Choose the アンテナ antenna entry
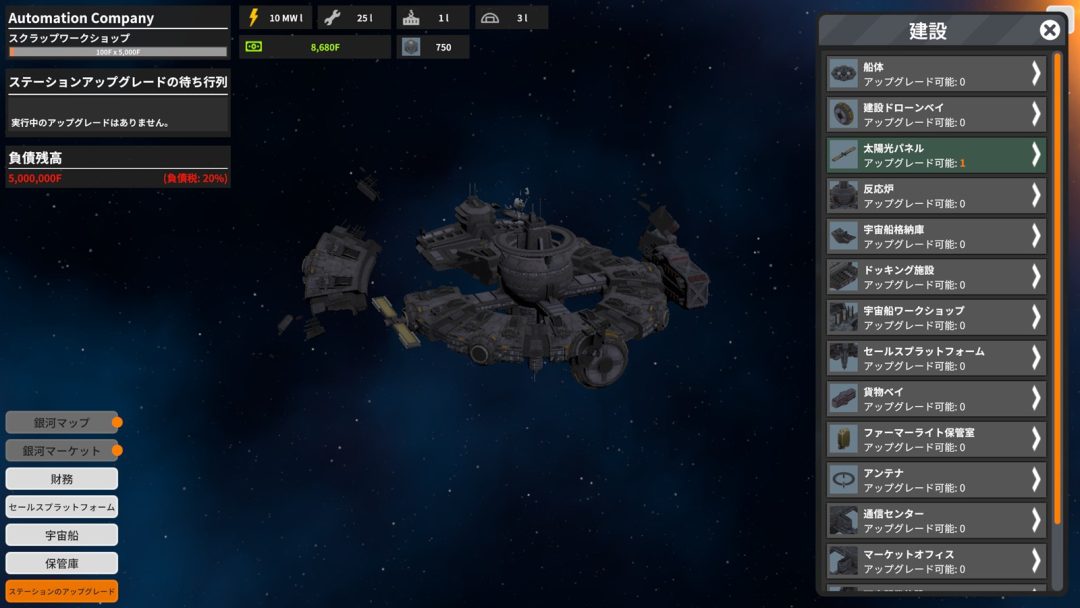 coord(936,480)
